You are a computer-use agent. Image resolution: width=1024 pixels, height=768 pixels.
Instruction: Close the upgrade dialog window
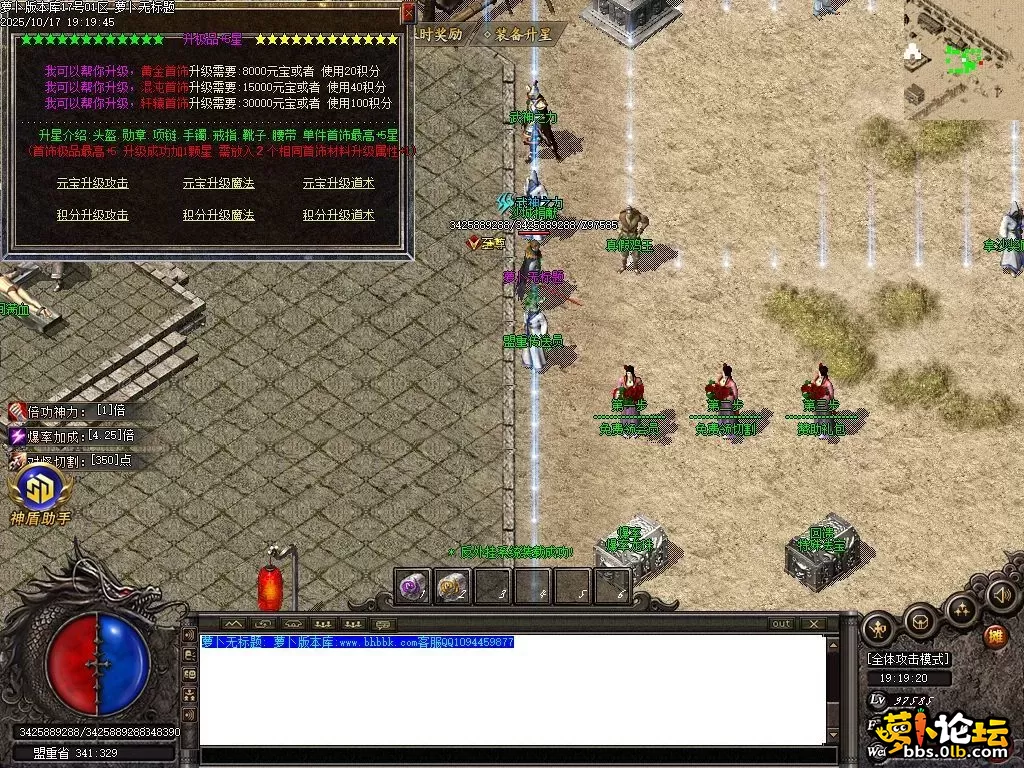tap(407, 13)
